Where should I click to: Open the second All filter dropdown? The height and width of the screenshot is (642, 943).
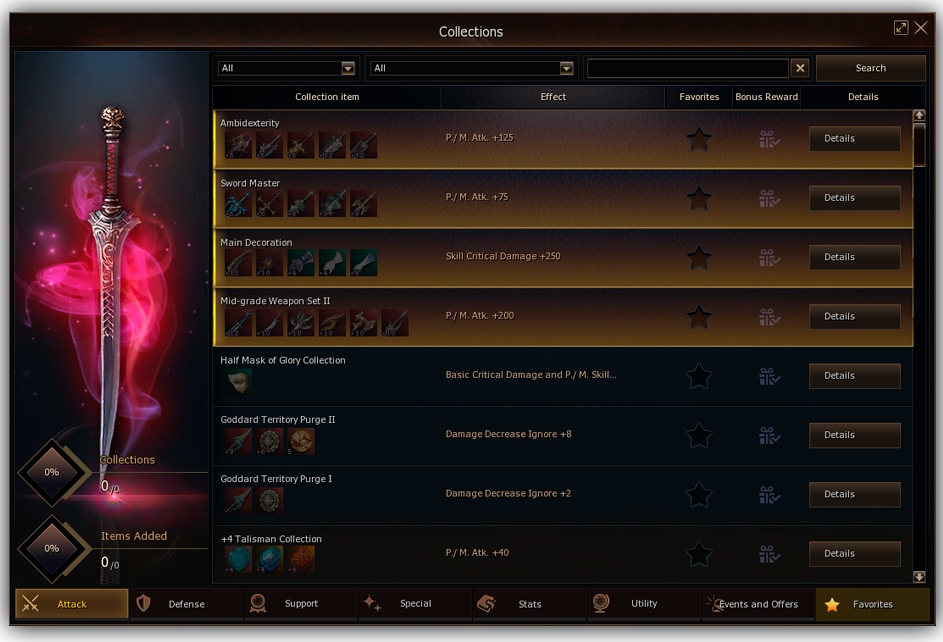[x=472, y=68]
